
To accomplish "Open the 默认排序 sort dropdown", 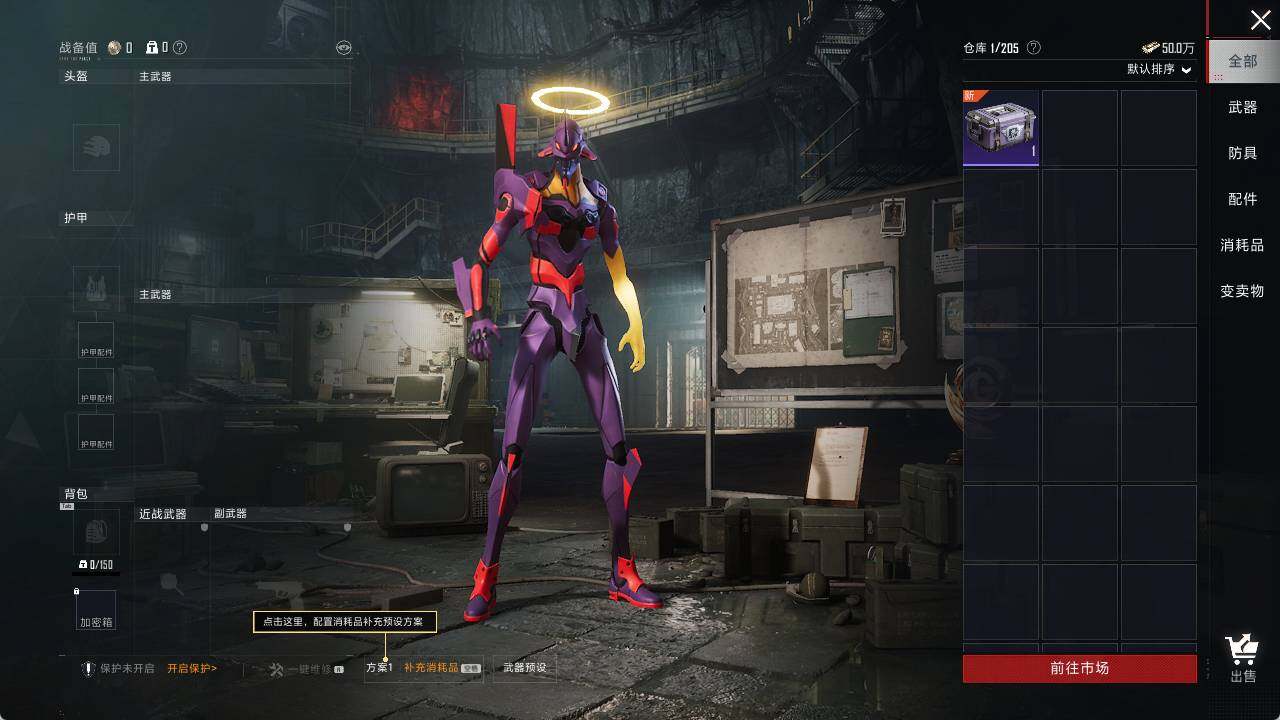I will (1160, 70).
